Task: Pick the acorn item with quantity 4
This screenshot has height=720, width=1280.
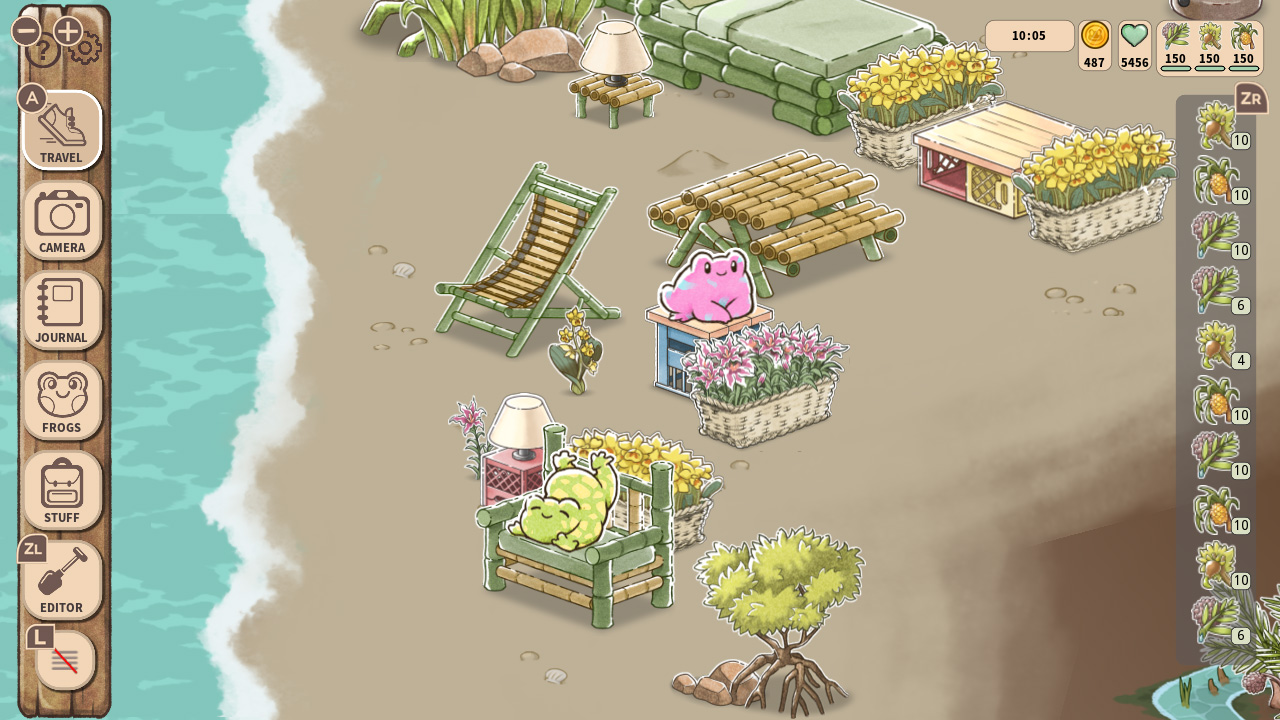Action: coord(1218,345)
